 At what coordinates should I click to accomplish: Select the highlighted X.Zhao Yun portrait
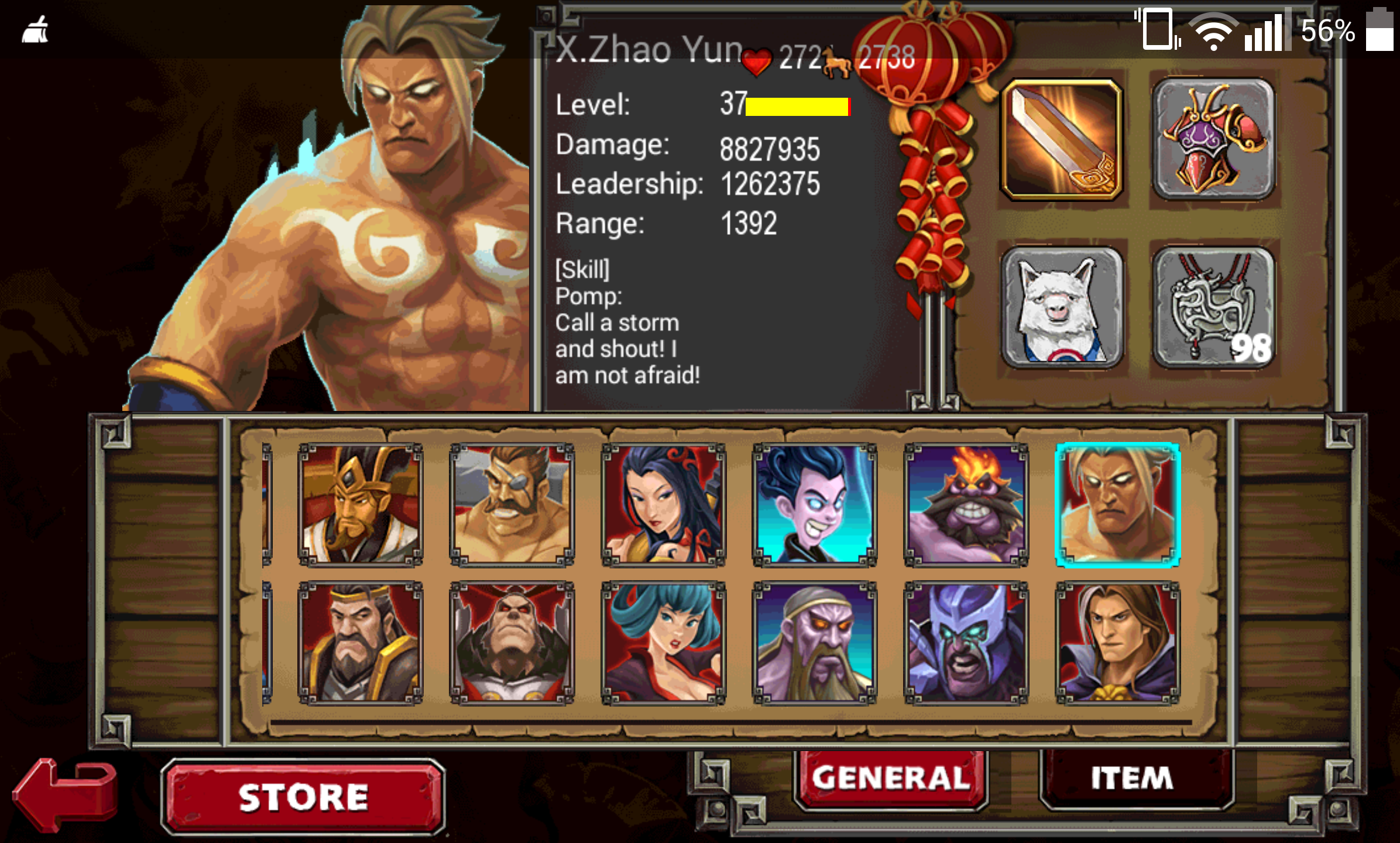click(1117, 505)
